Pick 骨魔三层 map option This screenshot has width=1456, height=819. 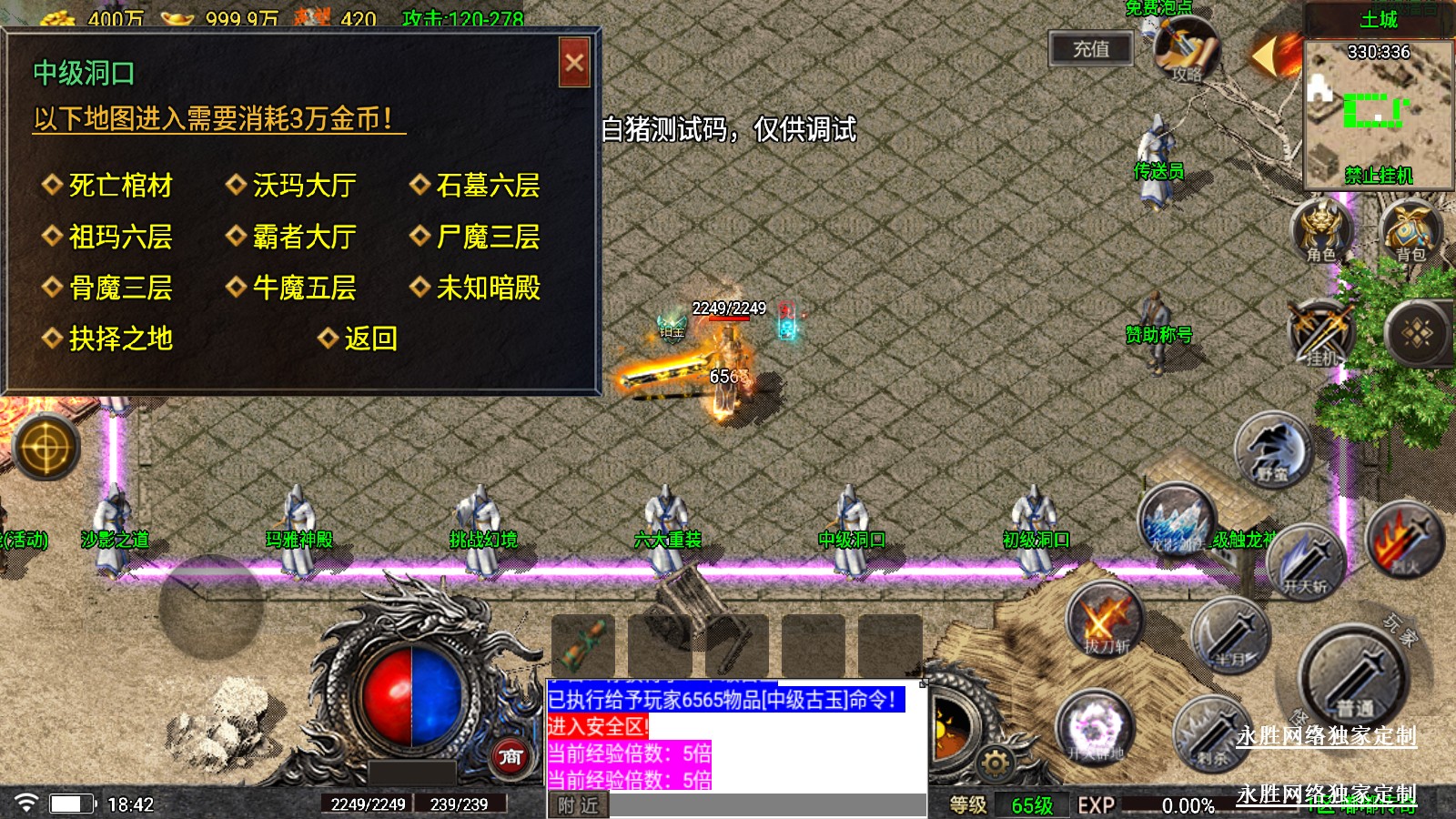tap(120, 288)
